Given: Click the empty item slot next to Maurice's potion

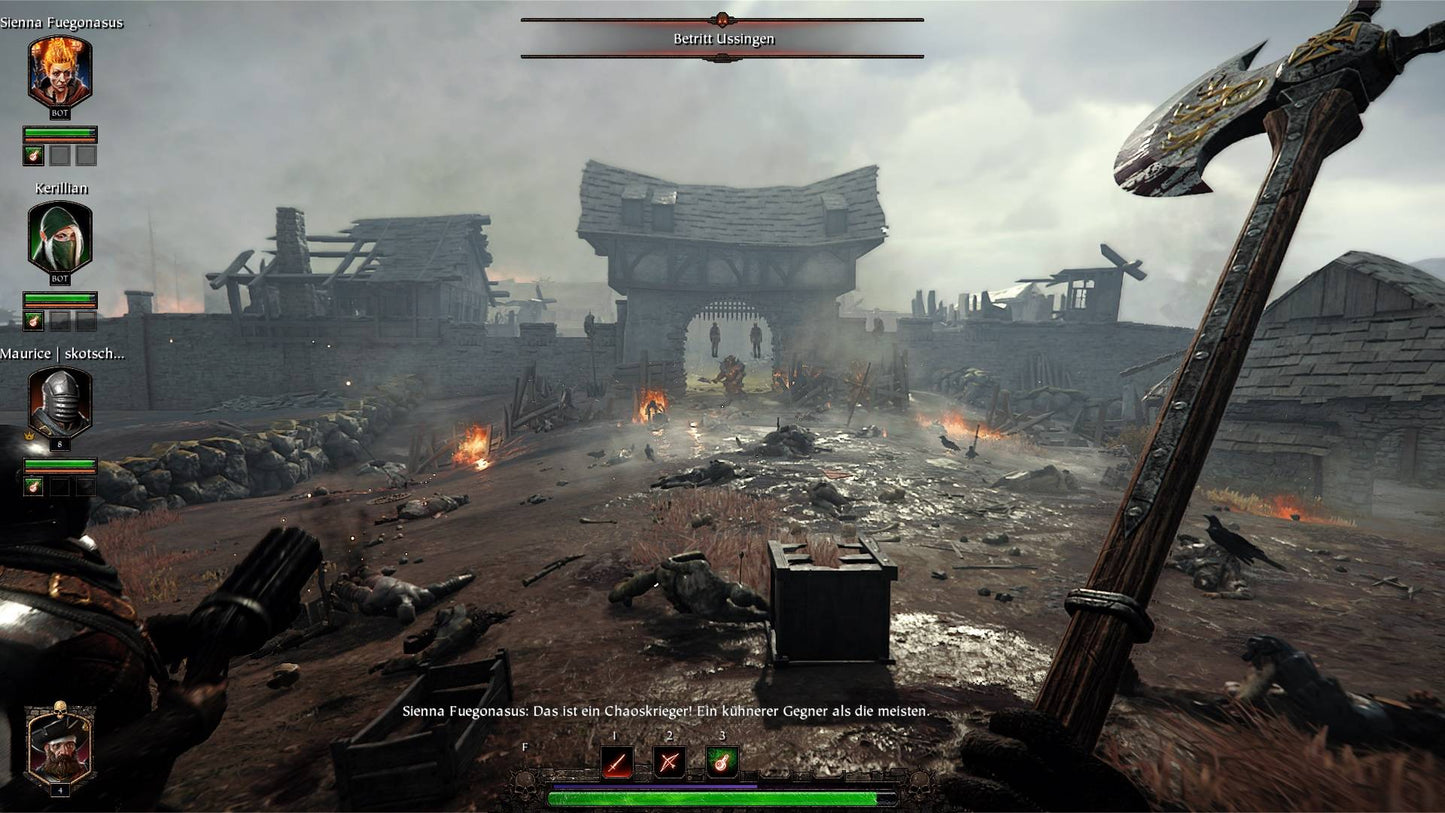Looking at the screenshot, I should [62, 486].
